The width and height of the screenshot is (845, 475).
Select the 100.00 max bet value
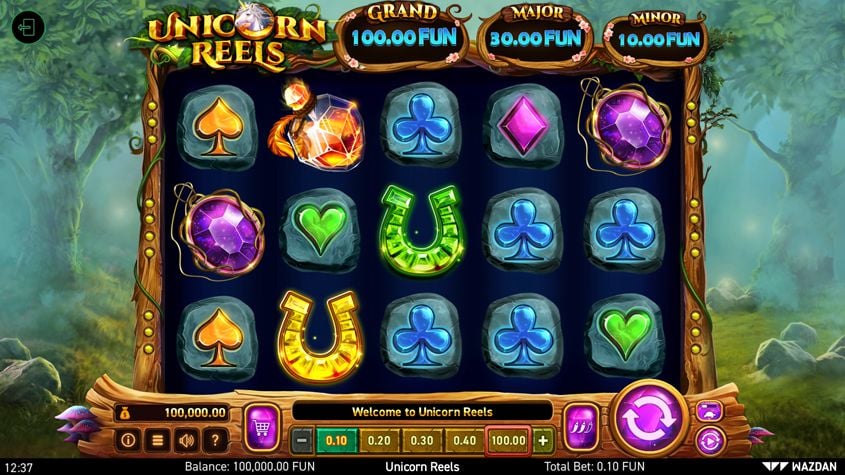tap(508, 440)
